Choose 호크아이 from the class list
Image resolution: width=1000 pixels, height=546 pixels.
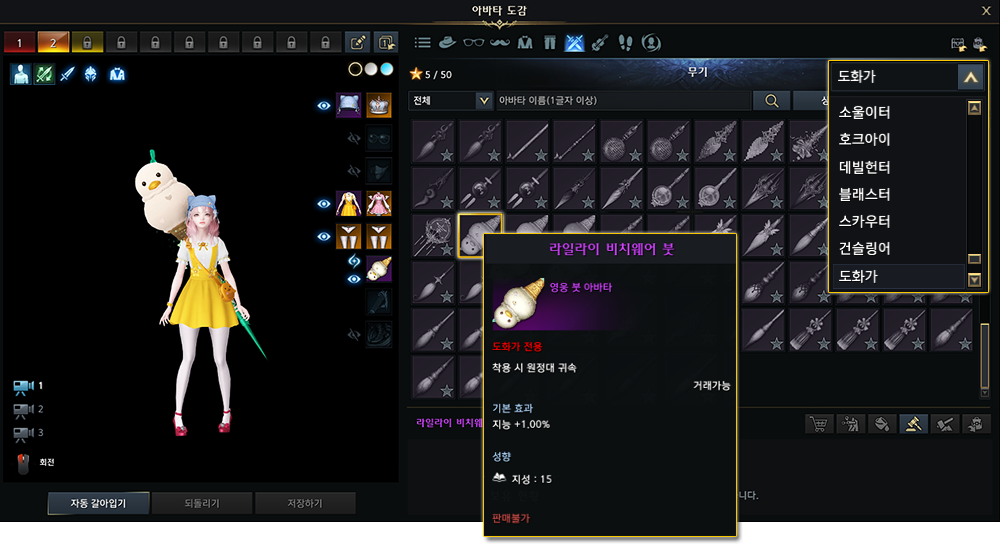864,139
